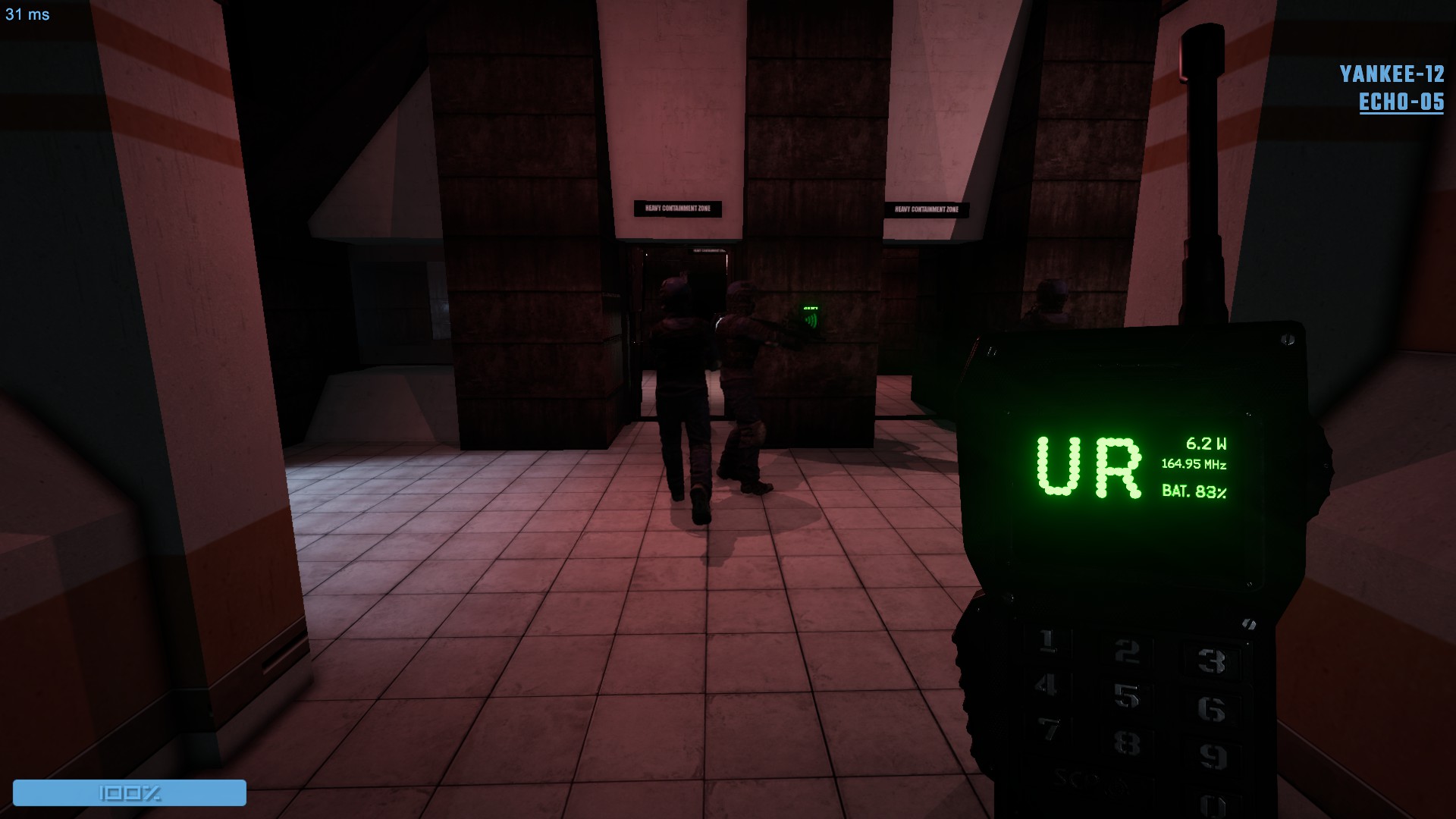Toggle the 164.95 MHz frequency display
Screen dimensions: 1456x819
(1194, 463)
